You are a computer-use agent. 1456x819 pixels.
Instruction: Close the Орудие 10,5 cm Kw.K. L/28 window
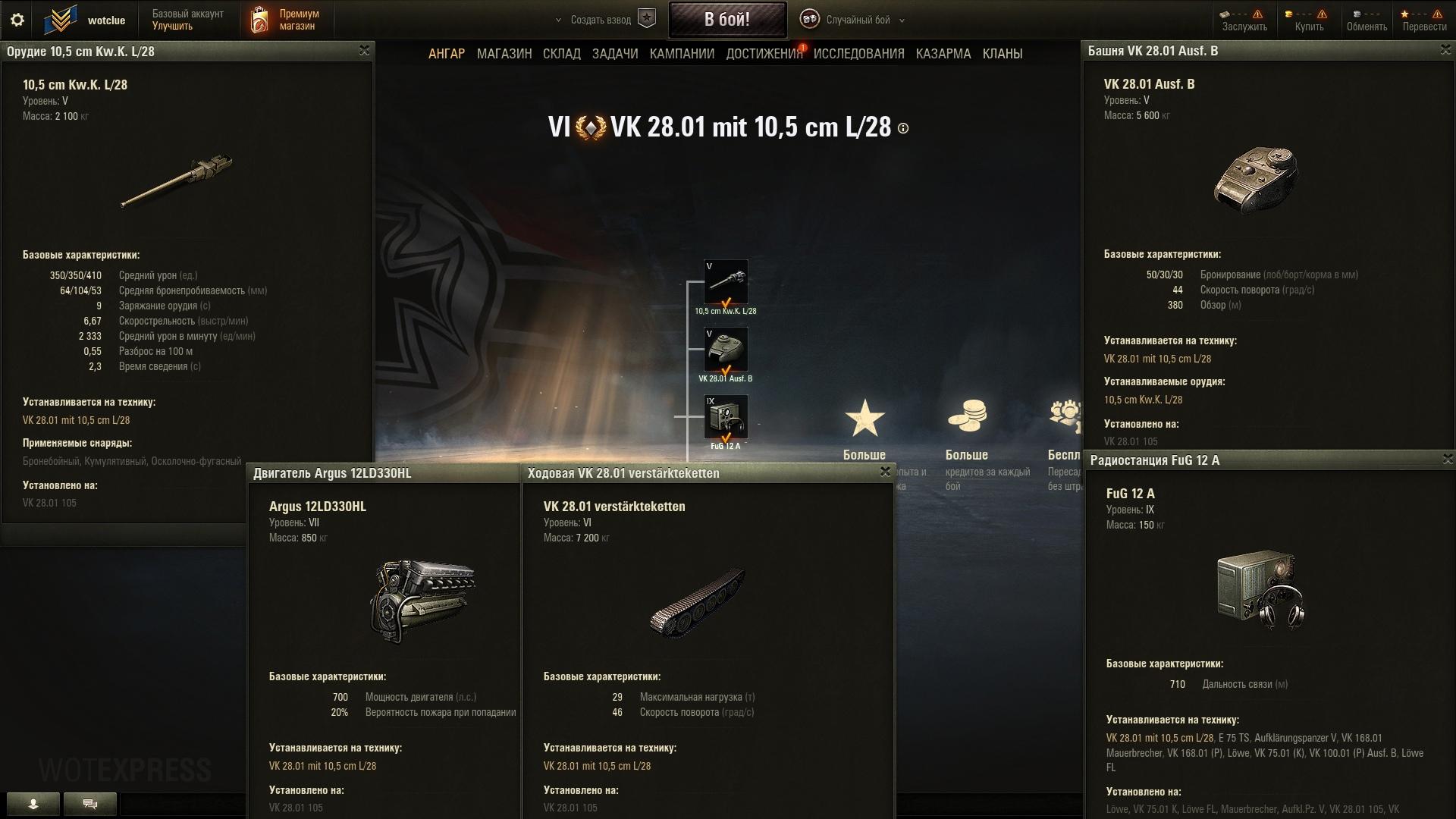tap(364, 51)
